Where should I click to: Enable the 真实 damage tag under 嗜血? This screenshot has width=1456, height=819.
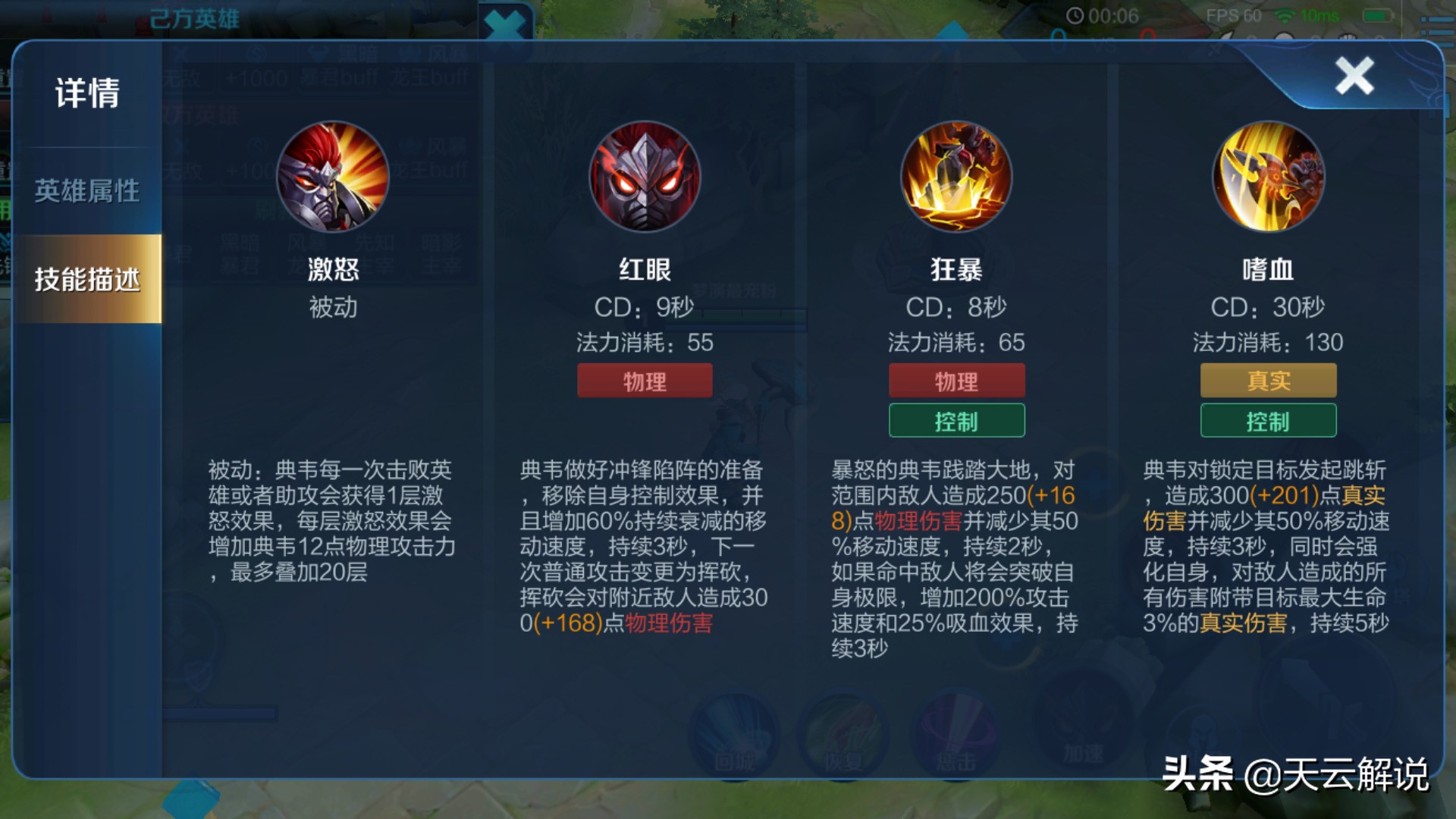1267,380
